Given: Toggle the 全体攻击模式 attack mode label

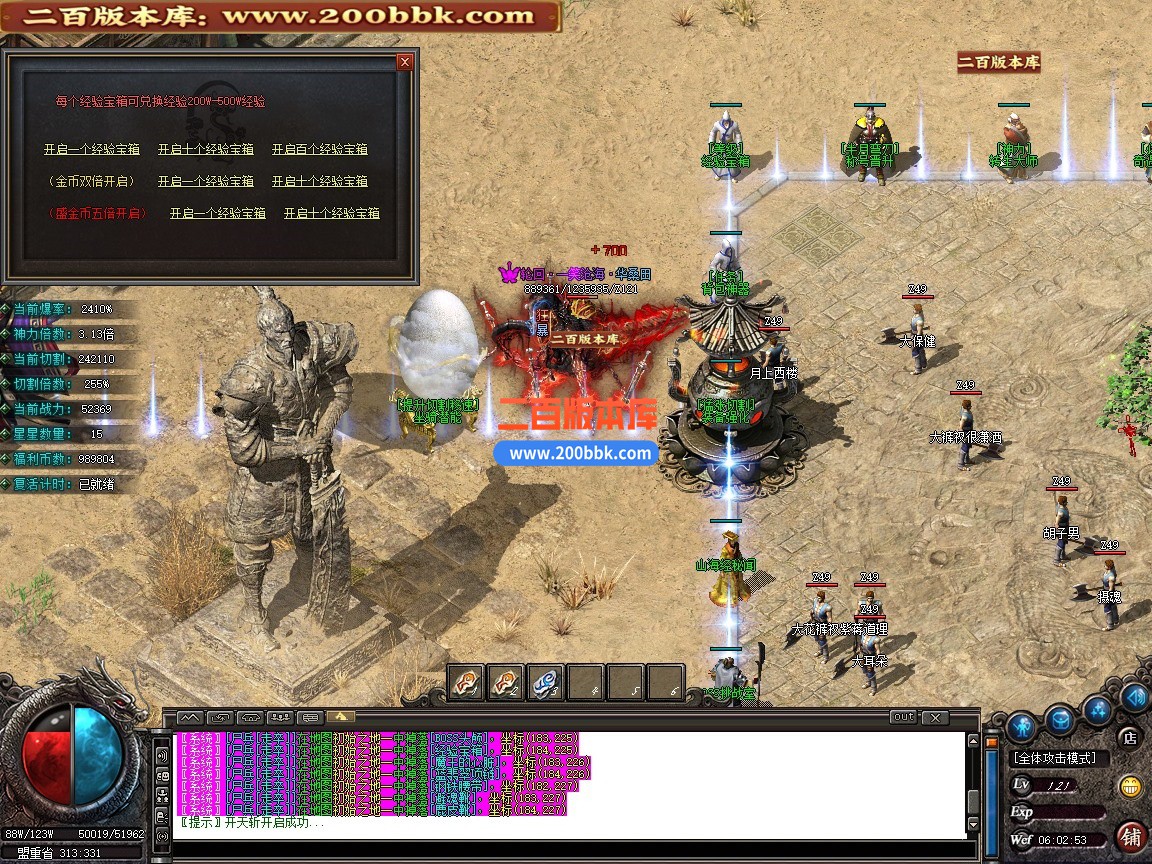Looking at the screenshot, I should (1054, 759).
